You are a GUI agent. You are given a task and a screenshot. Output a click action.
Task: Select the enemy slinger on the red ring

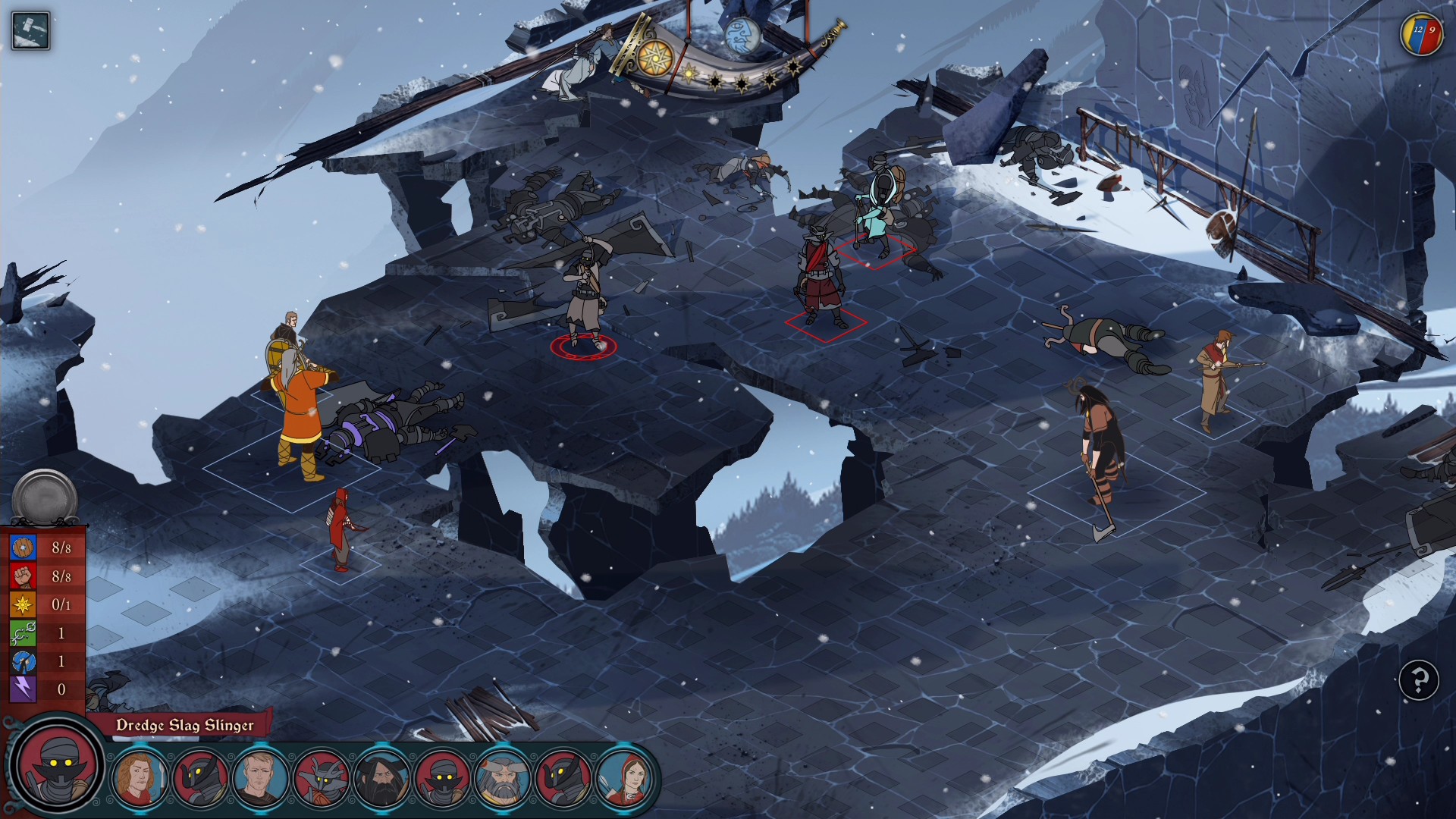click(x=585, y=297)
